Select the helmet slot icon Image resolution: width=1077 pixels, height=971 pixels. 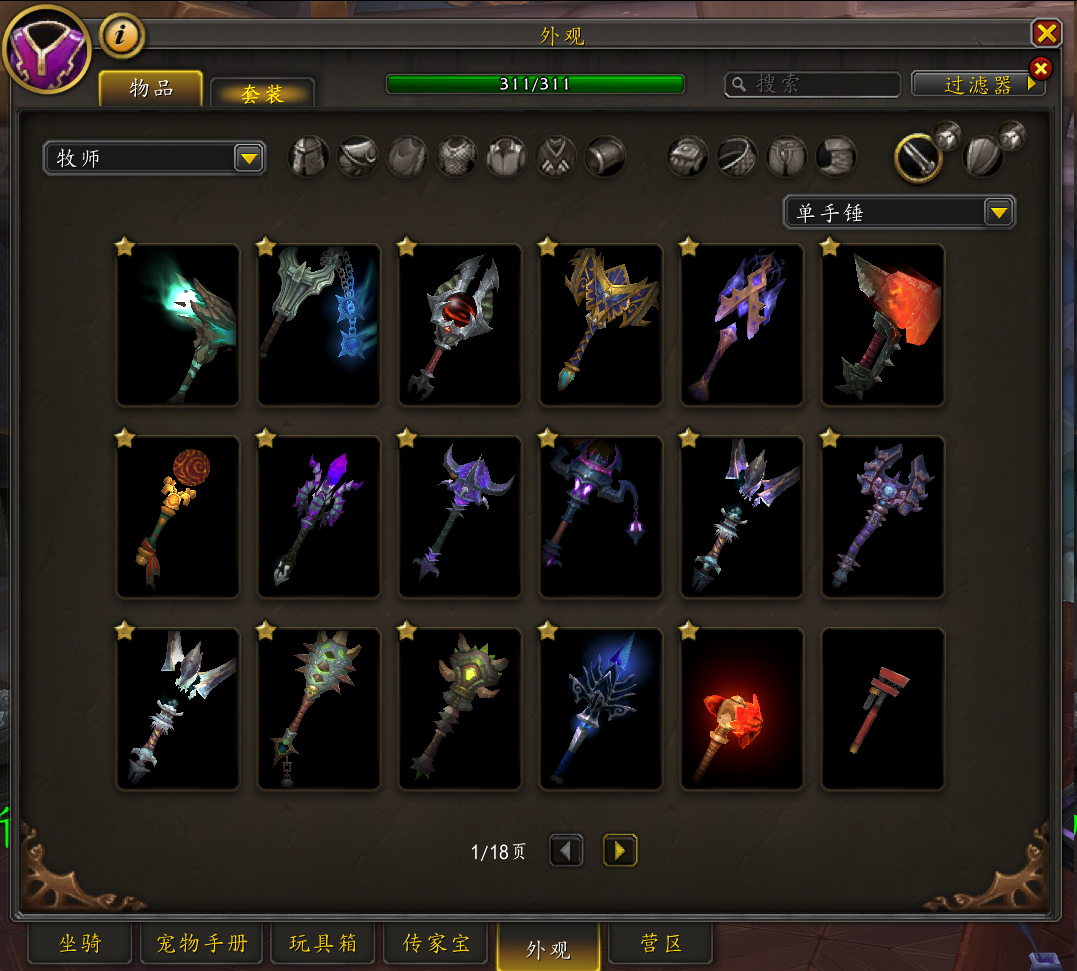[x=308, y=157]
